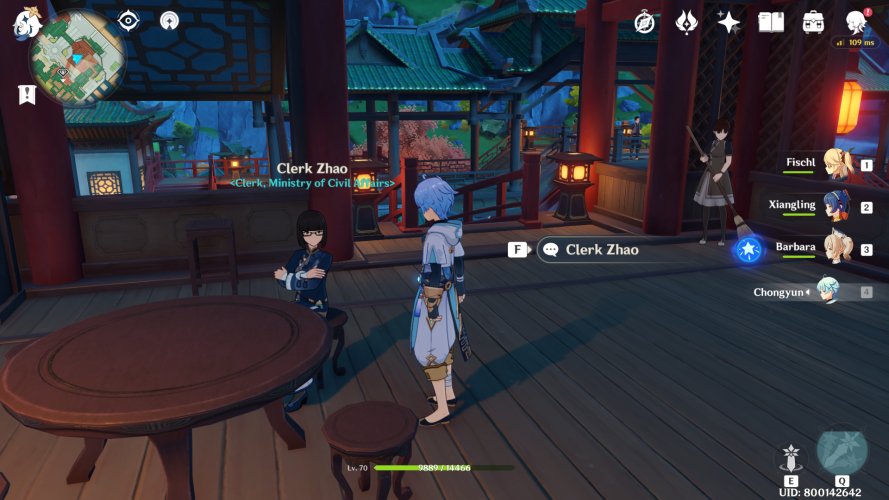The height and width of the screenshot is (500, 889).
Task: Open the compass icon in the top bar
Action: (644, 22)
